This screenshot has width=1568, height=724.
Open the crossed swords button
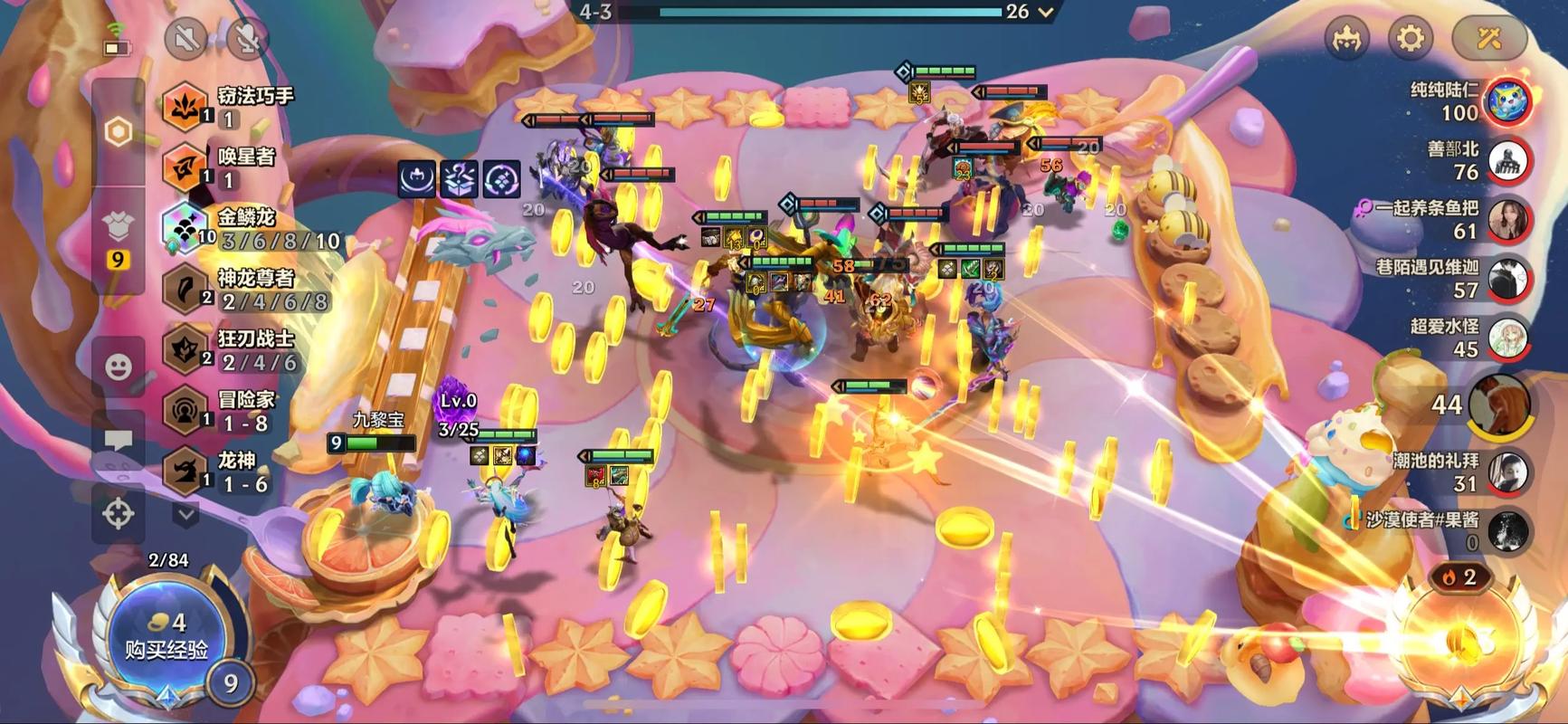pos(1488,38)
